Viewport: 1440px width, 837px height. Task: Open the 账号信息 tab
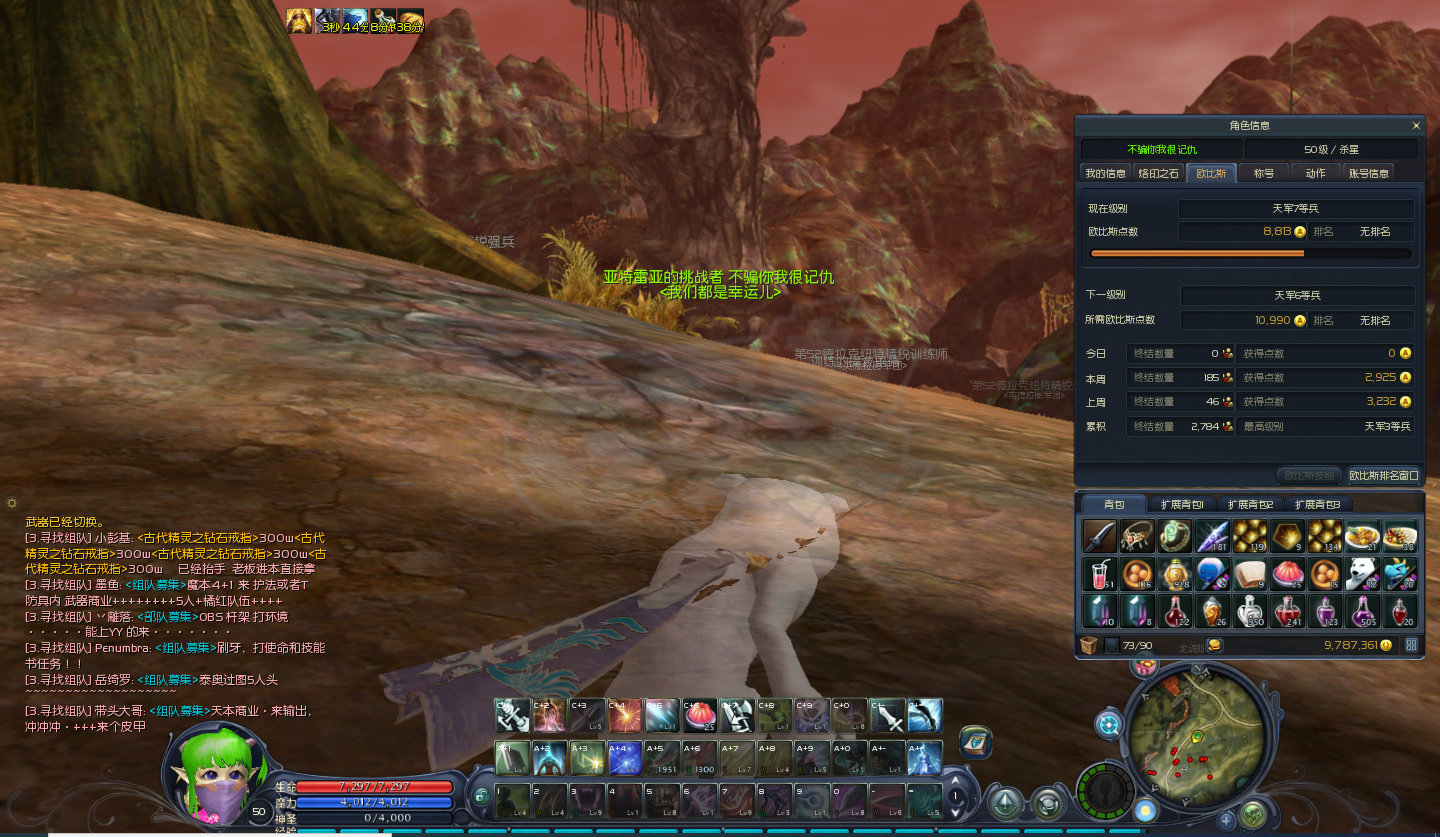[1369, 173]
